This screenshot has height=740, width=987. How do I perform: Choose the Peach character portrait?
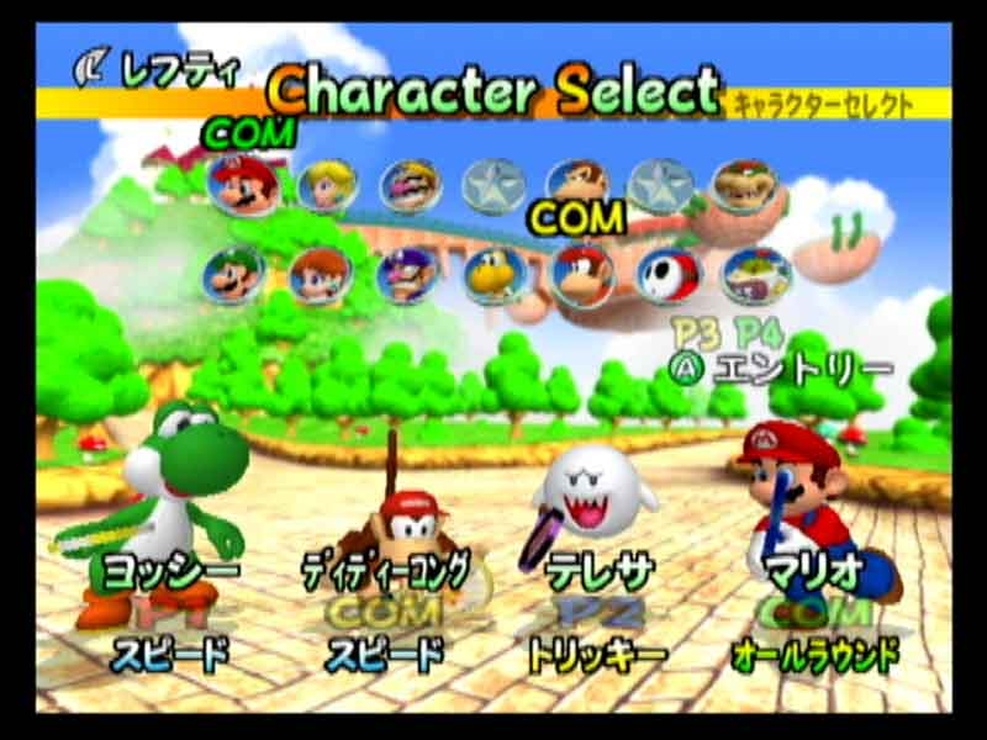327,186
